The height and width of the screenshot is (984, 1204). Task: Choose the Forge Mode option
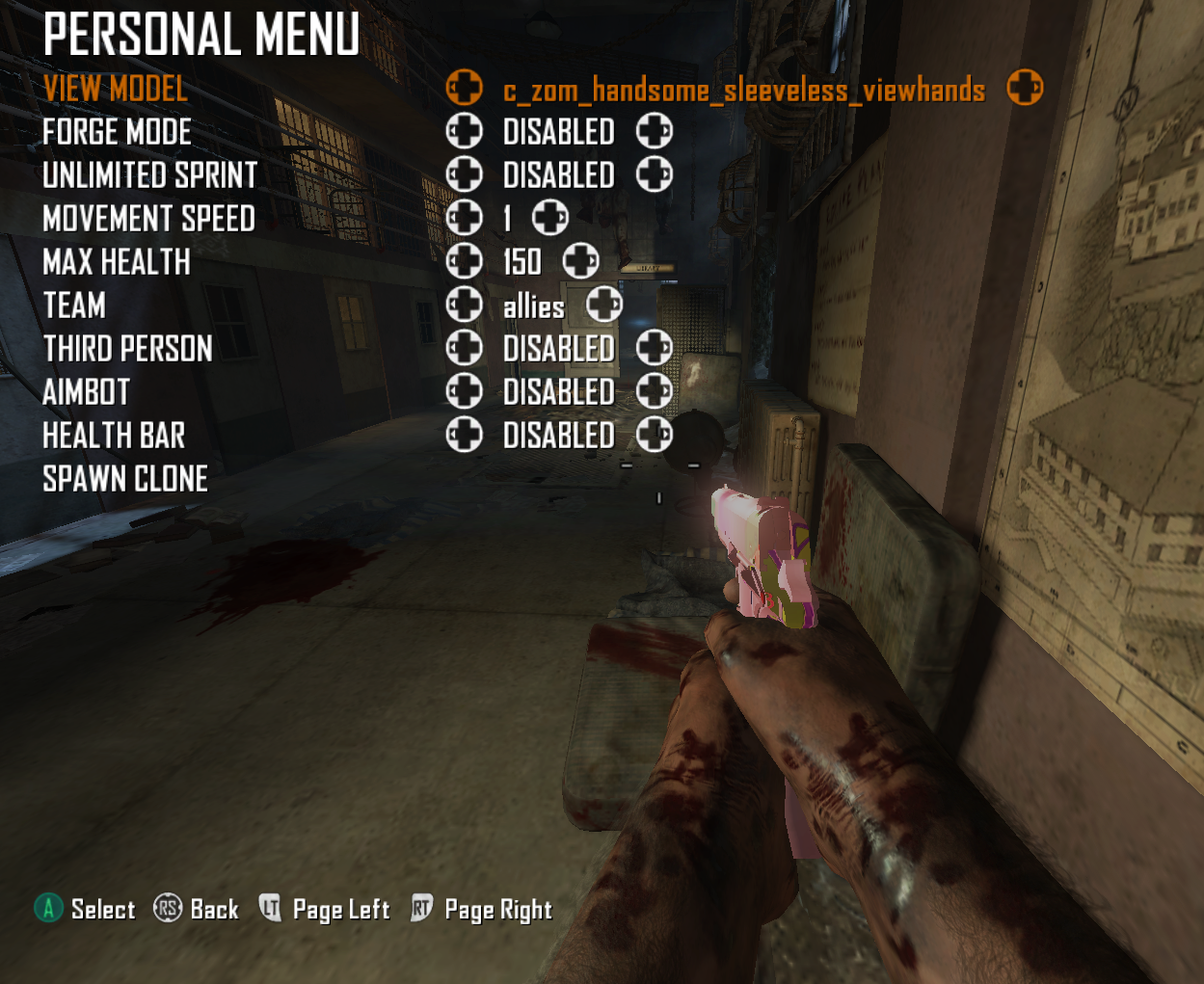(117, 132)
